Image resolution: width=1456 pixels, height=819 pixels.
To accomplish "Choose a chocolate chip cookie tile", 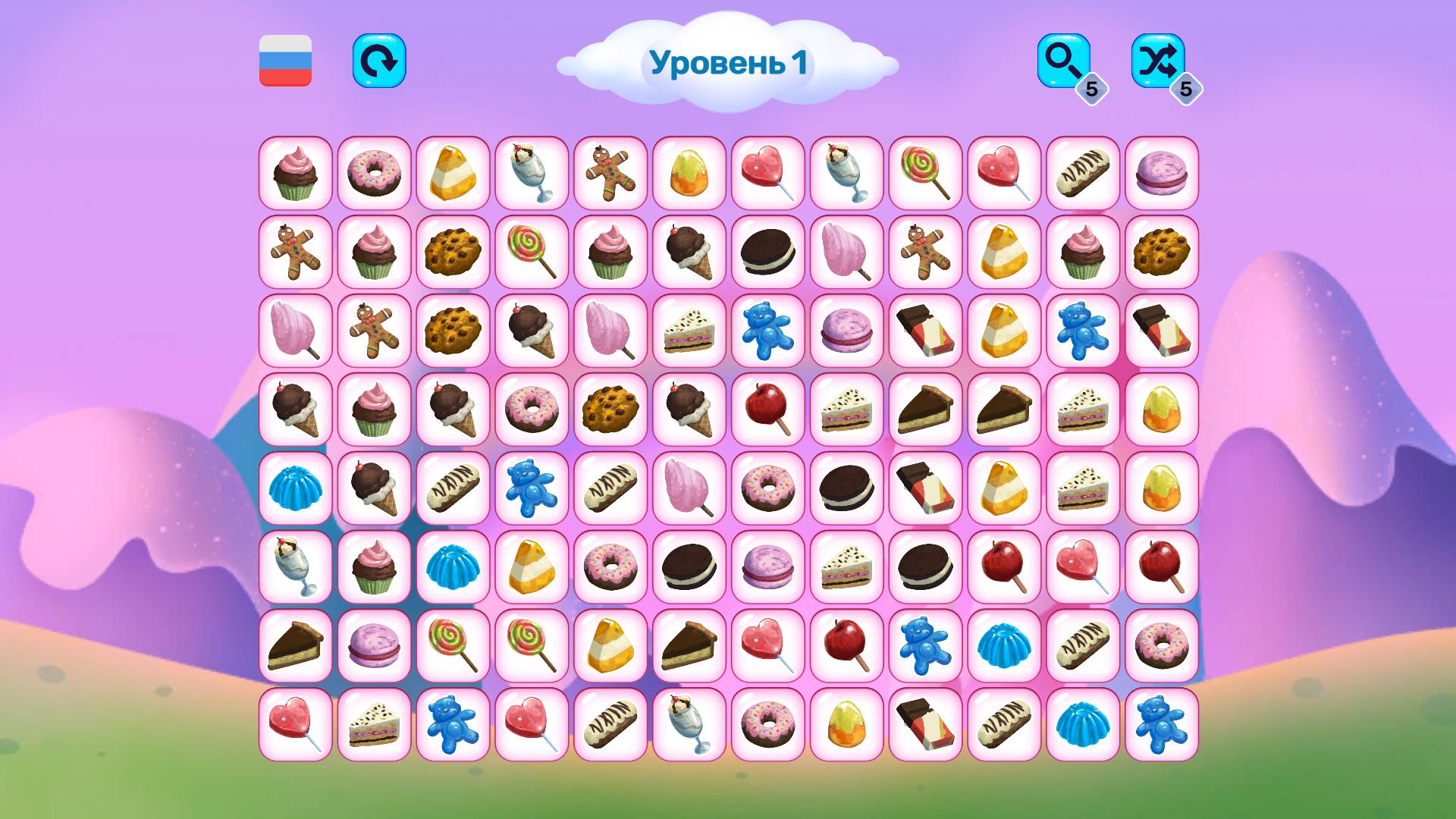I will click(452, 253).
